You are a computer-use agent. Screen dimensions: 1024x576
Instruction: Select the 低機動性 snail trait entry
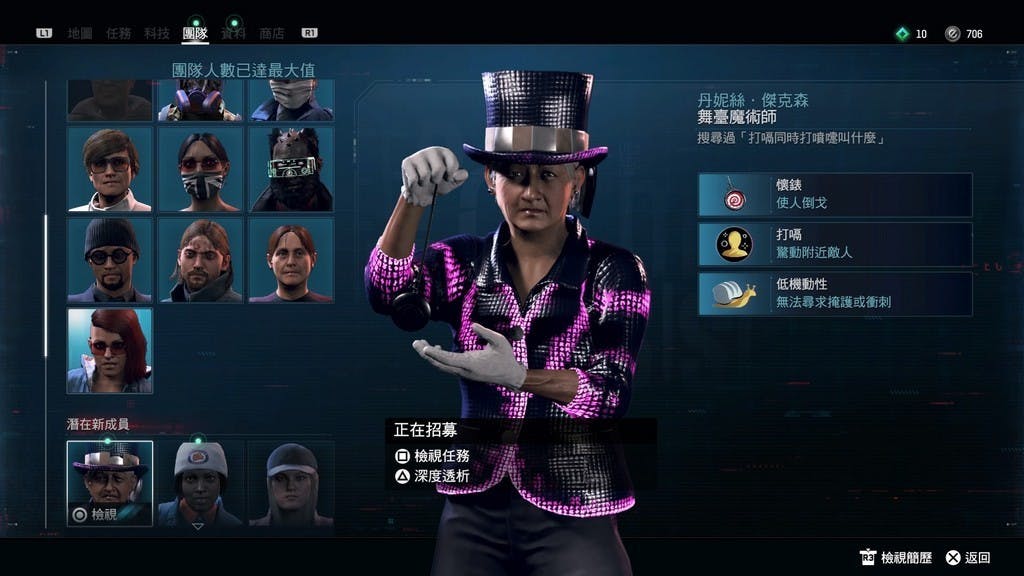tap(835, 294)
